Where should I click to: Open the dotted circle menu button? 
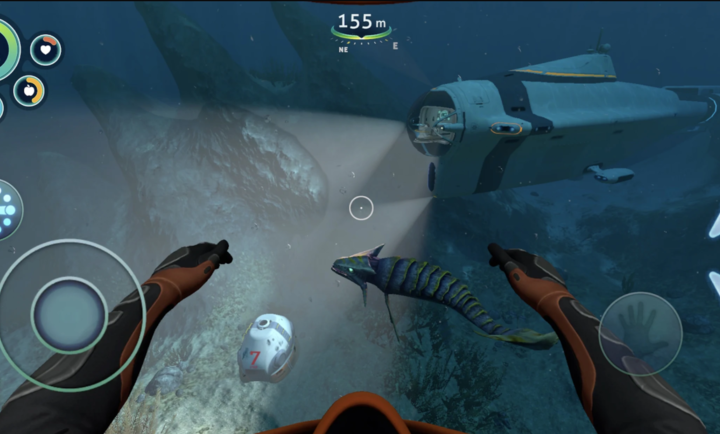(8, 210)
